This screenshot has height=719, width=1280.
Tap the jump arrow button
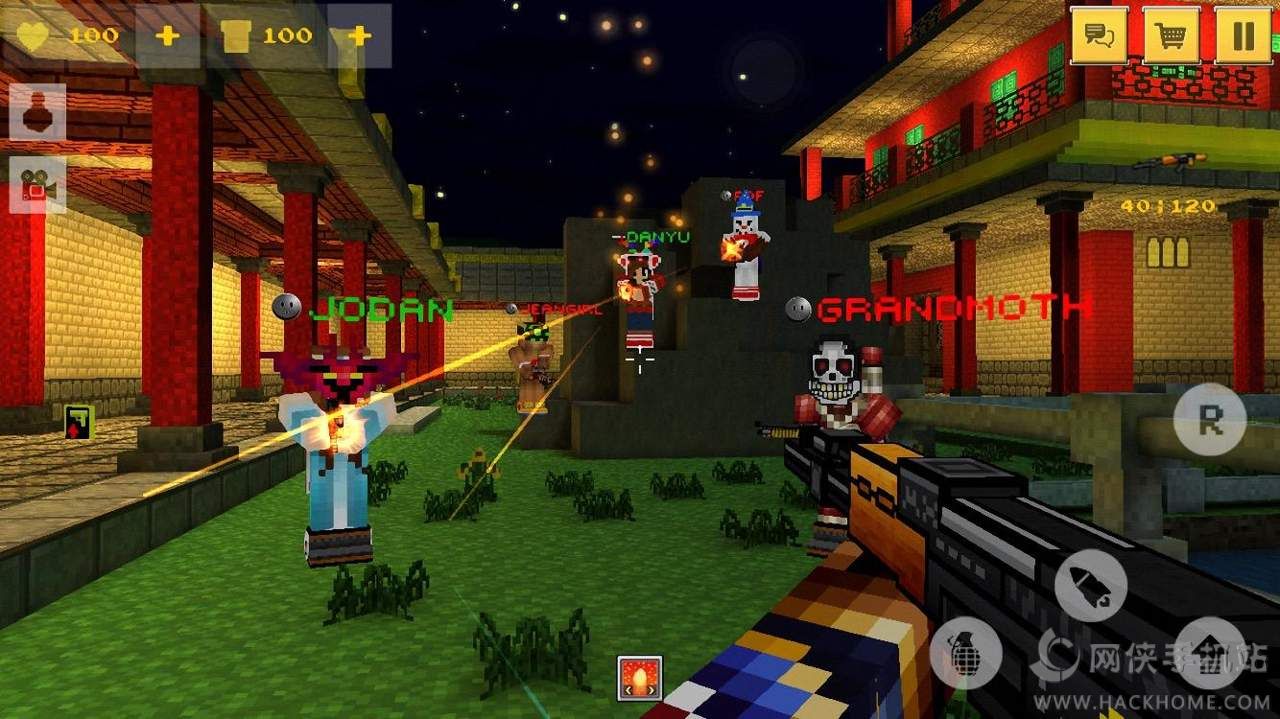(1210, 654)
